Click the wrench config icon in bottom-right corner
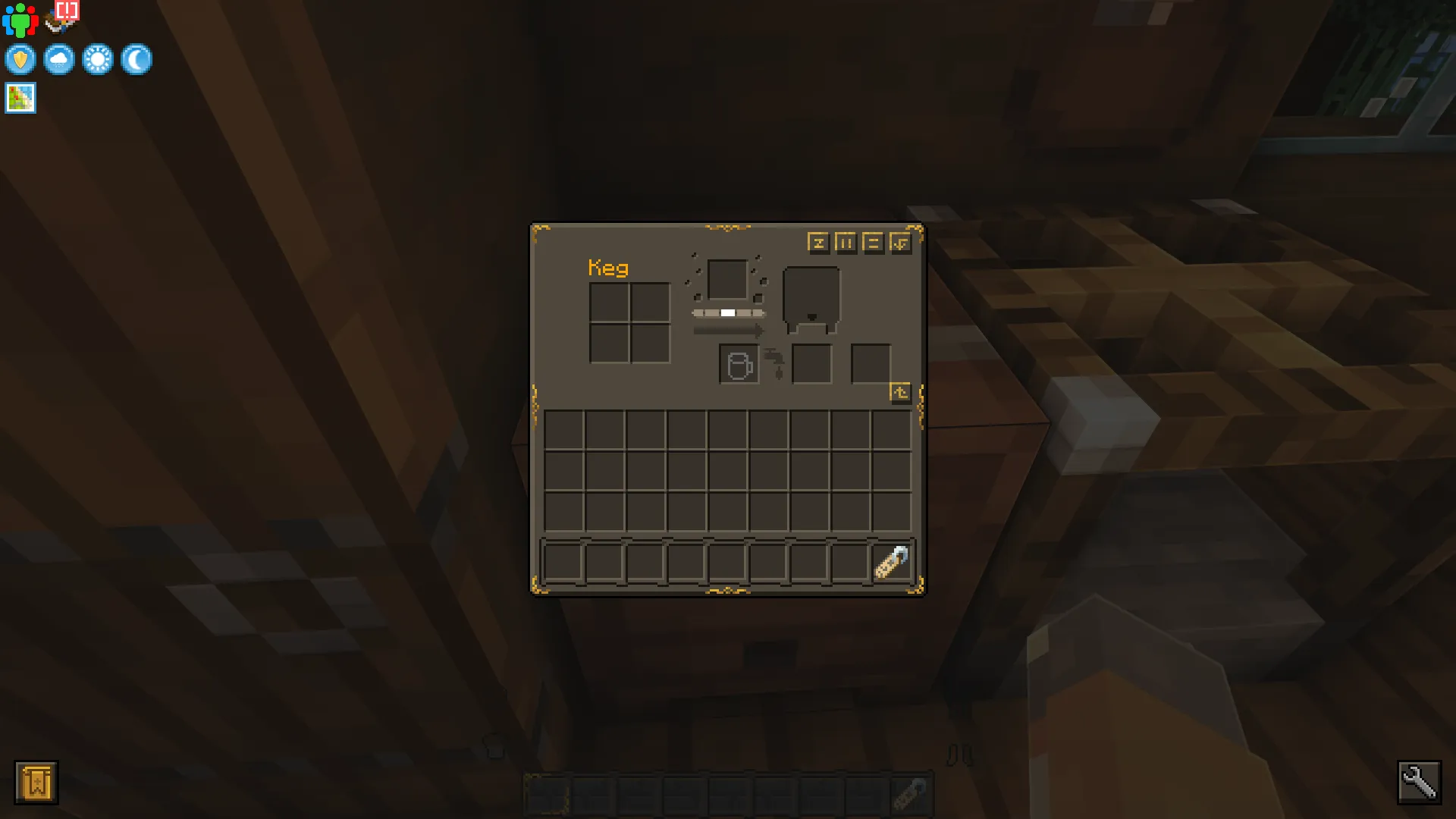 point(1420,783)
